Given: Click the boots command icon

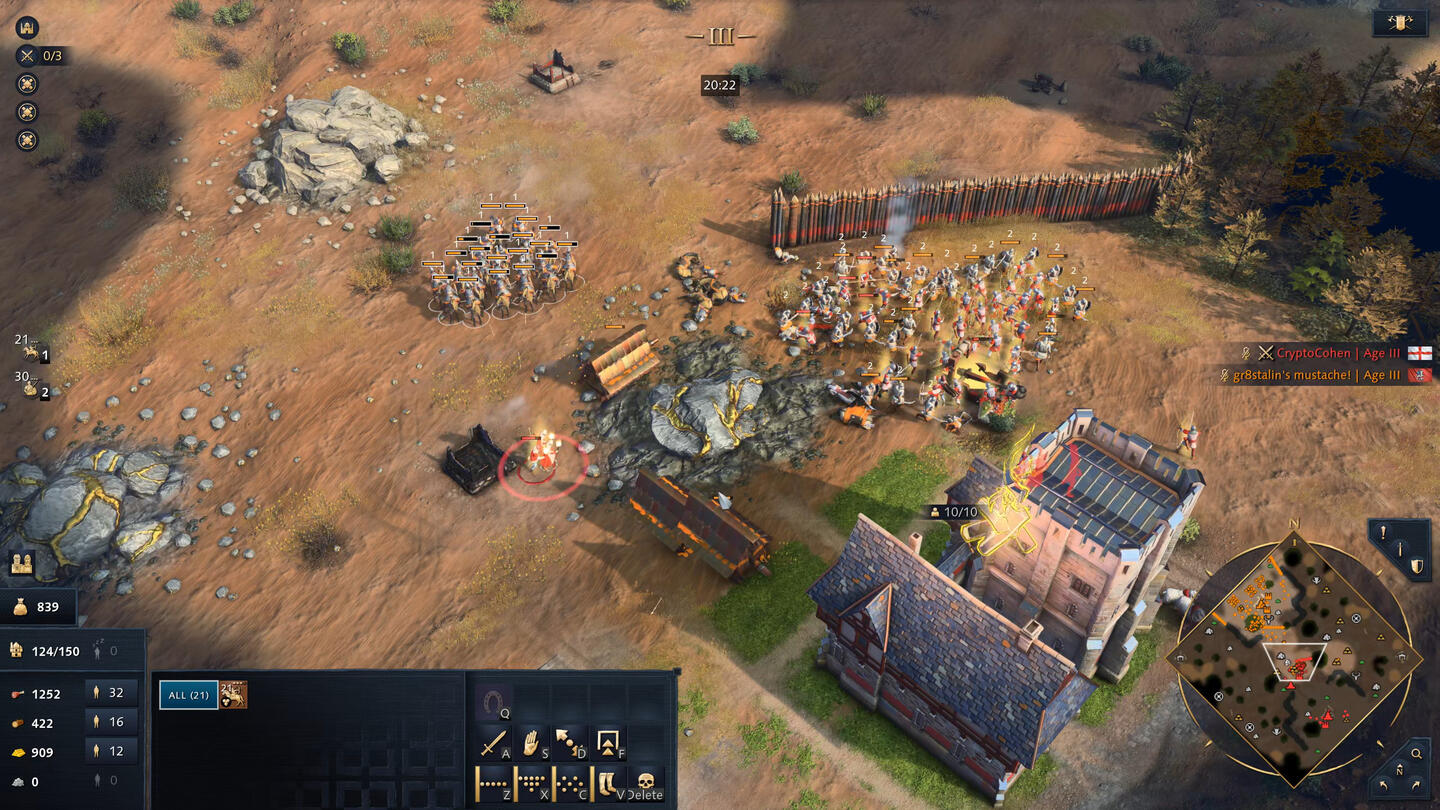Looking at the screenshot, I should [x=608, y=783].
